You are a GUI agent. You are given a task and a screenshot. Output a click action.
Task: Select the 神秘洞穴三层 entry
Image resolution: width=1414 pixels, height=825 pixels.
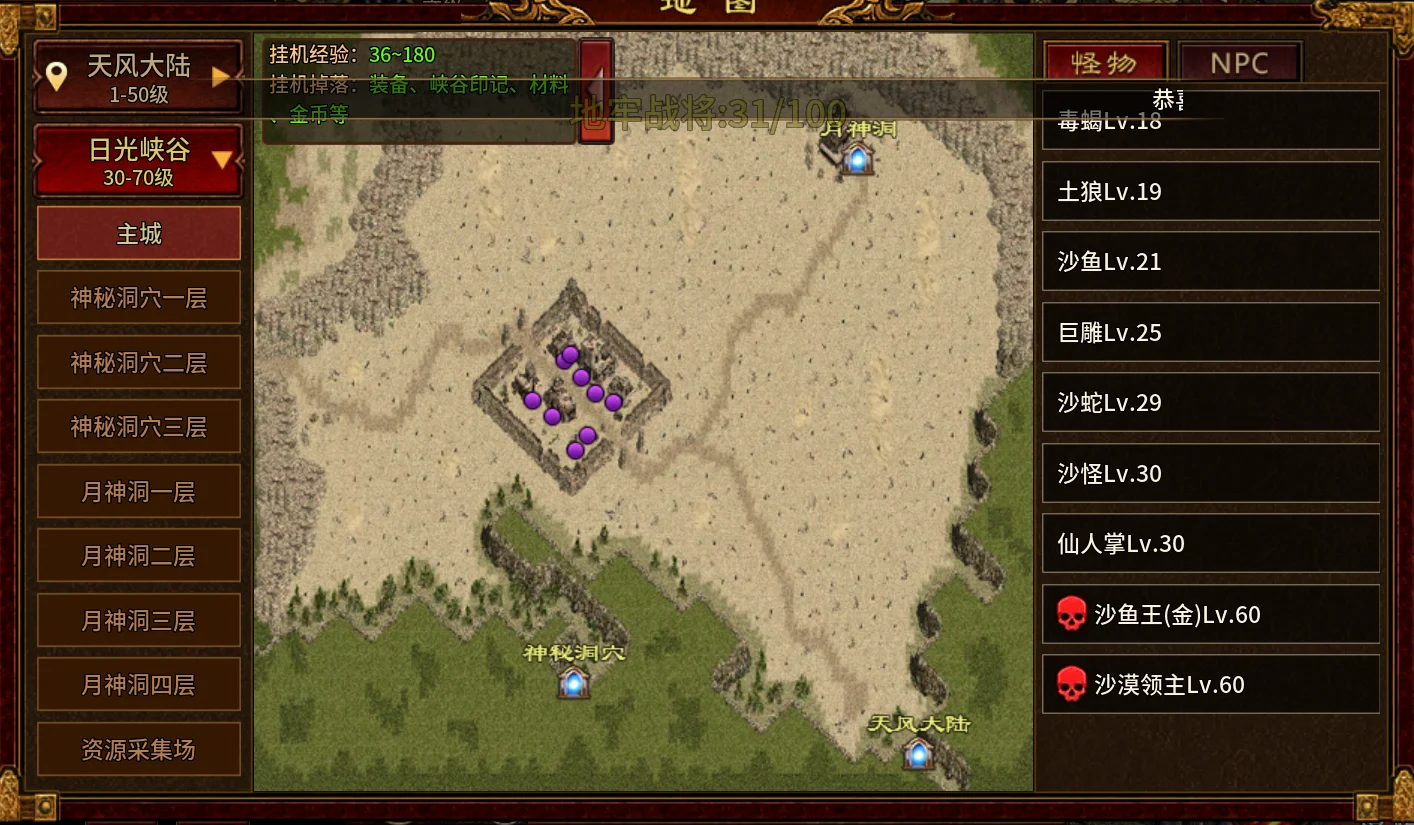(139, 427)
